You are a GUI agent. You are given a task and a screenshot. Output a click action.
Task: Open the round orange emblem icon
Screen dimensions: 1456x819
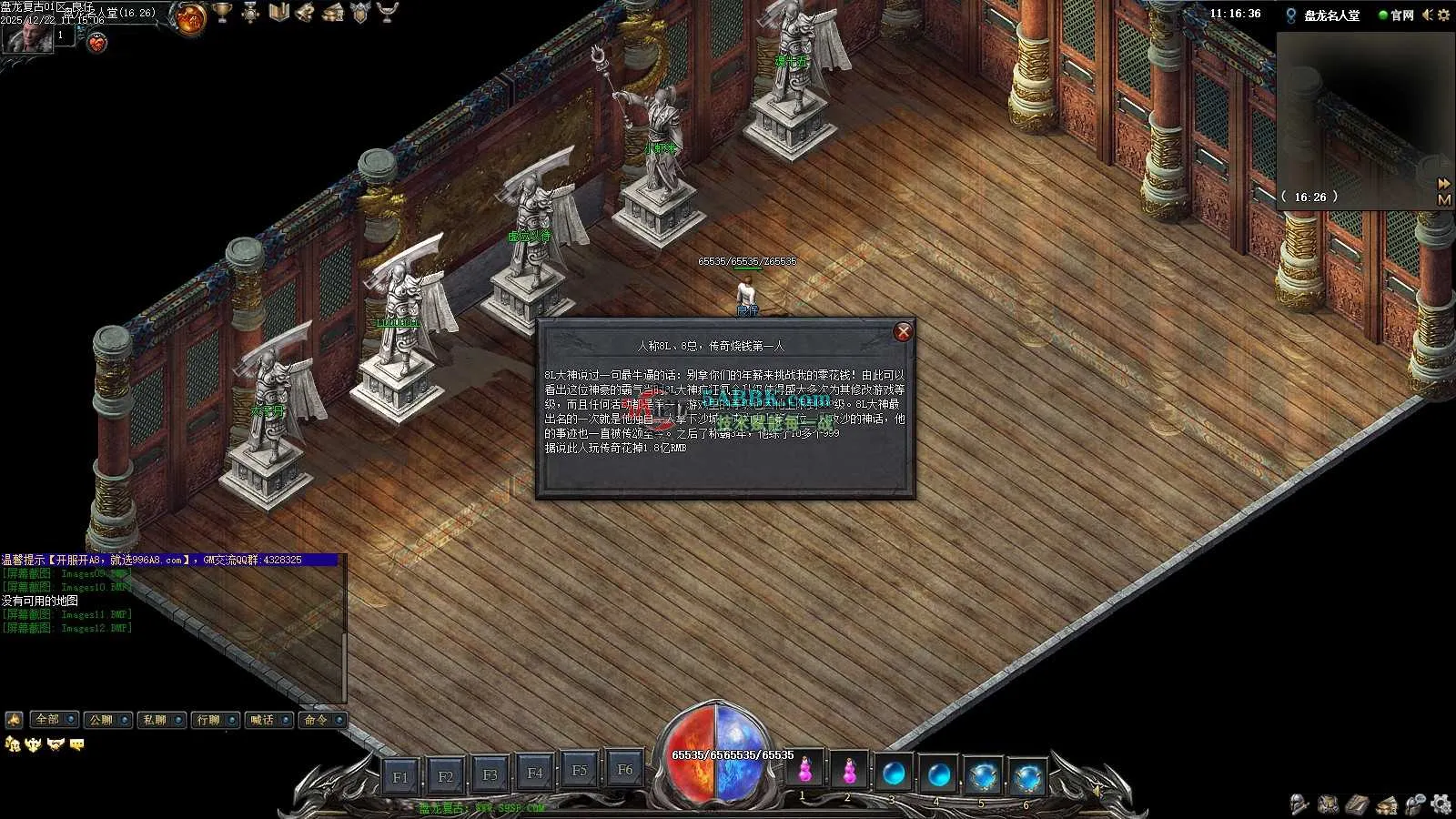[191, 18]
